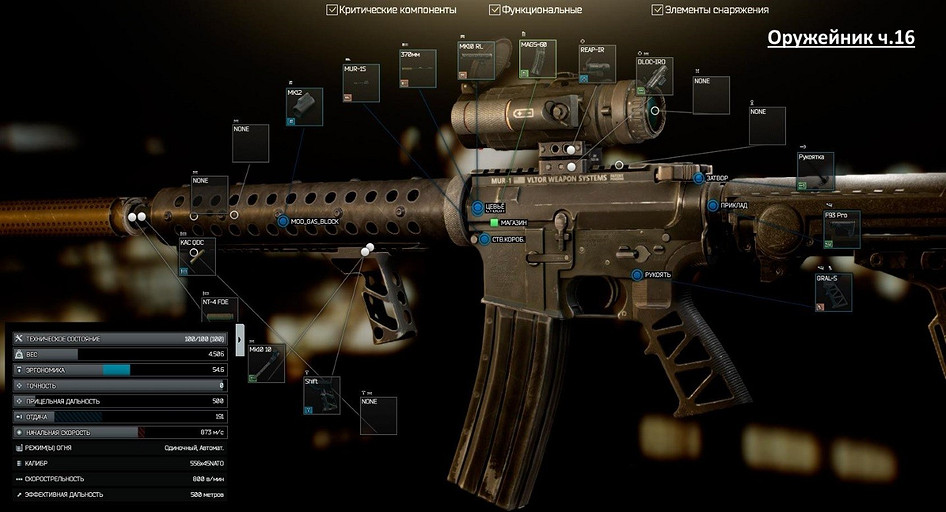Viewport: 946px width, 512px height.
Task: Open the NT-4 FDE suppressor slot
Action: [x=219, y=310]
